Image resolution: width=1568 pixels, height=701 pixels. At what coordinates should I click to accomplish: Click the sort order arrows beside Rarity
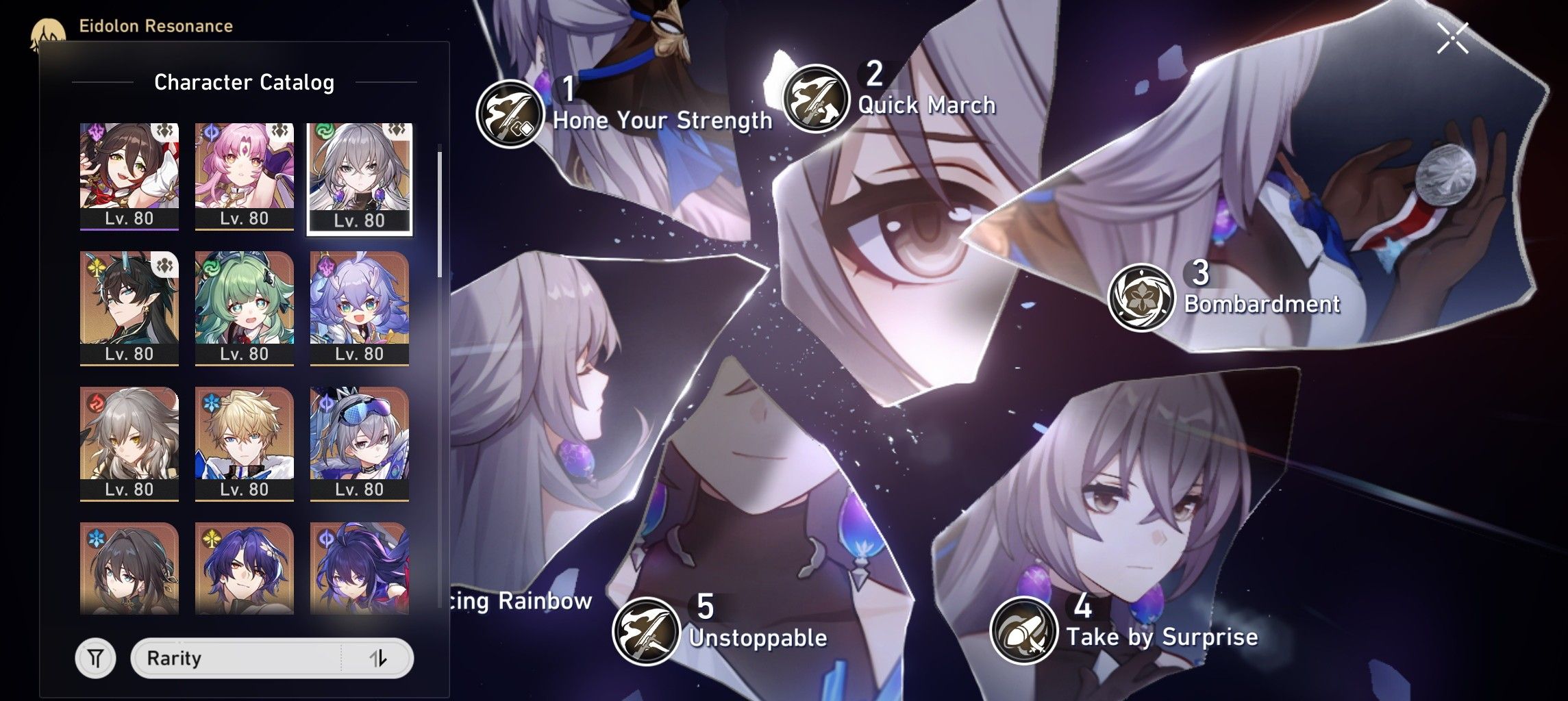pos(379,658)
